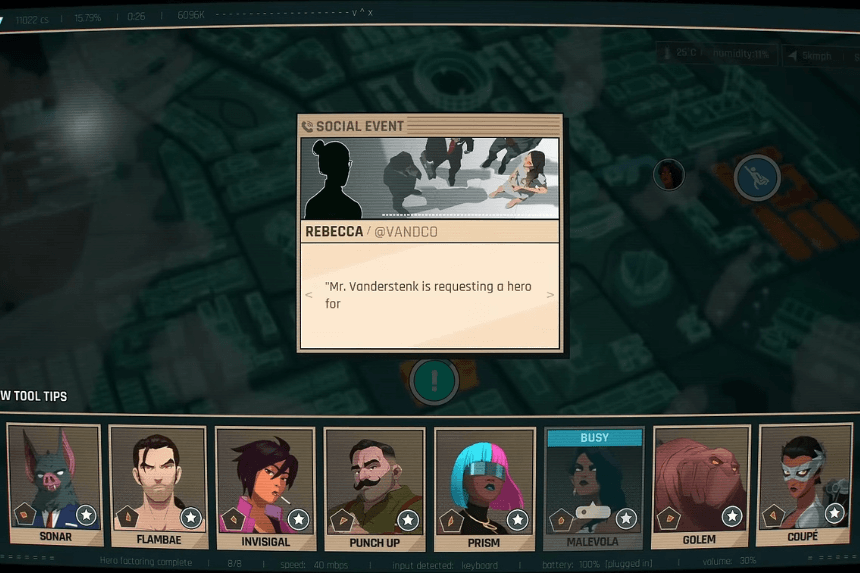Go back in dialogue using the left arrow
This screenshot has width=860, height=573.
pyautogui.click(x=309, y=295)
